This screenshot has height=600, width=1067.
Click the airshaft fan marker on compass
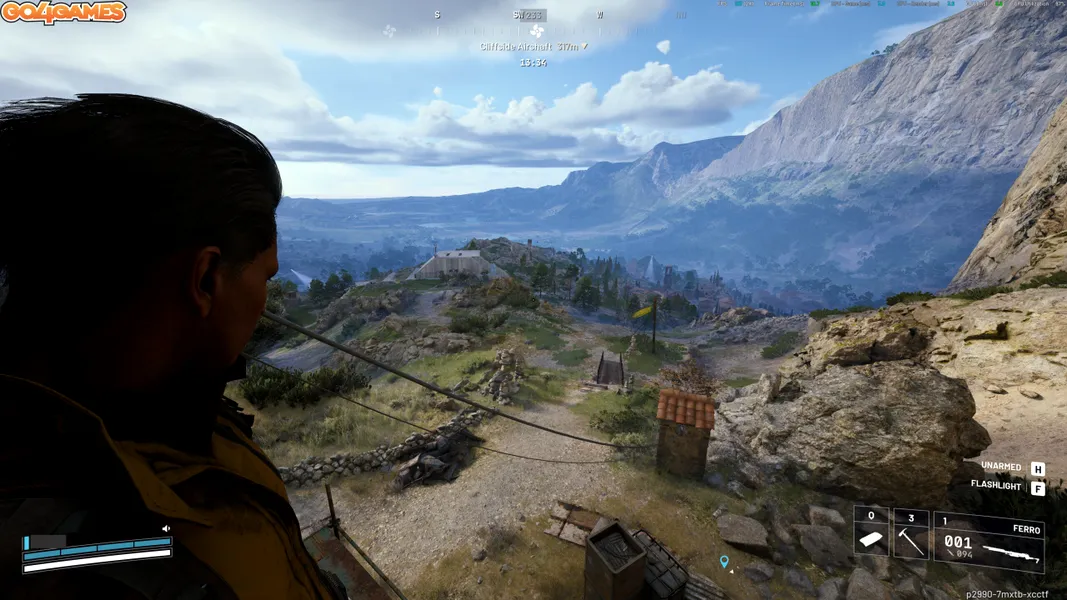(537, 31)
